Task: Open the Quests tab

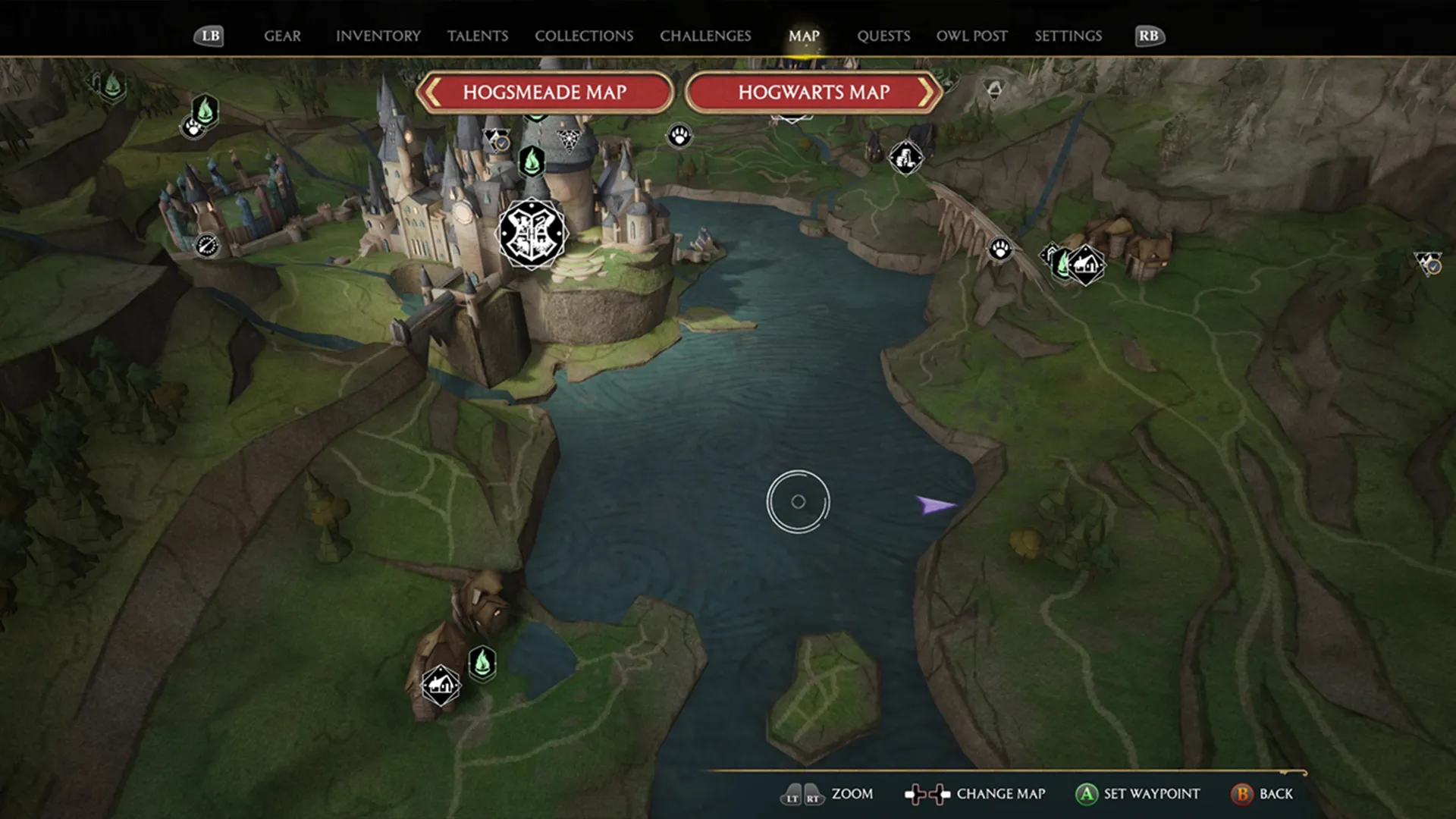Action: (883, 36)
